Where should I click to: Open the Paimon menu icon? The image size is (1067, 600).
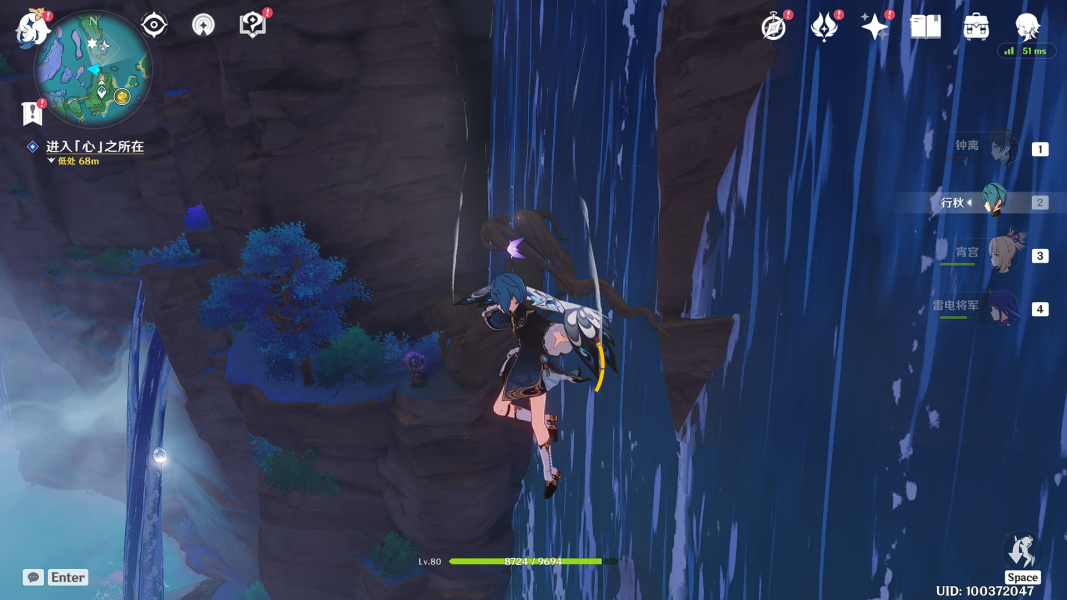pos(32,28)
